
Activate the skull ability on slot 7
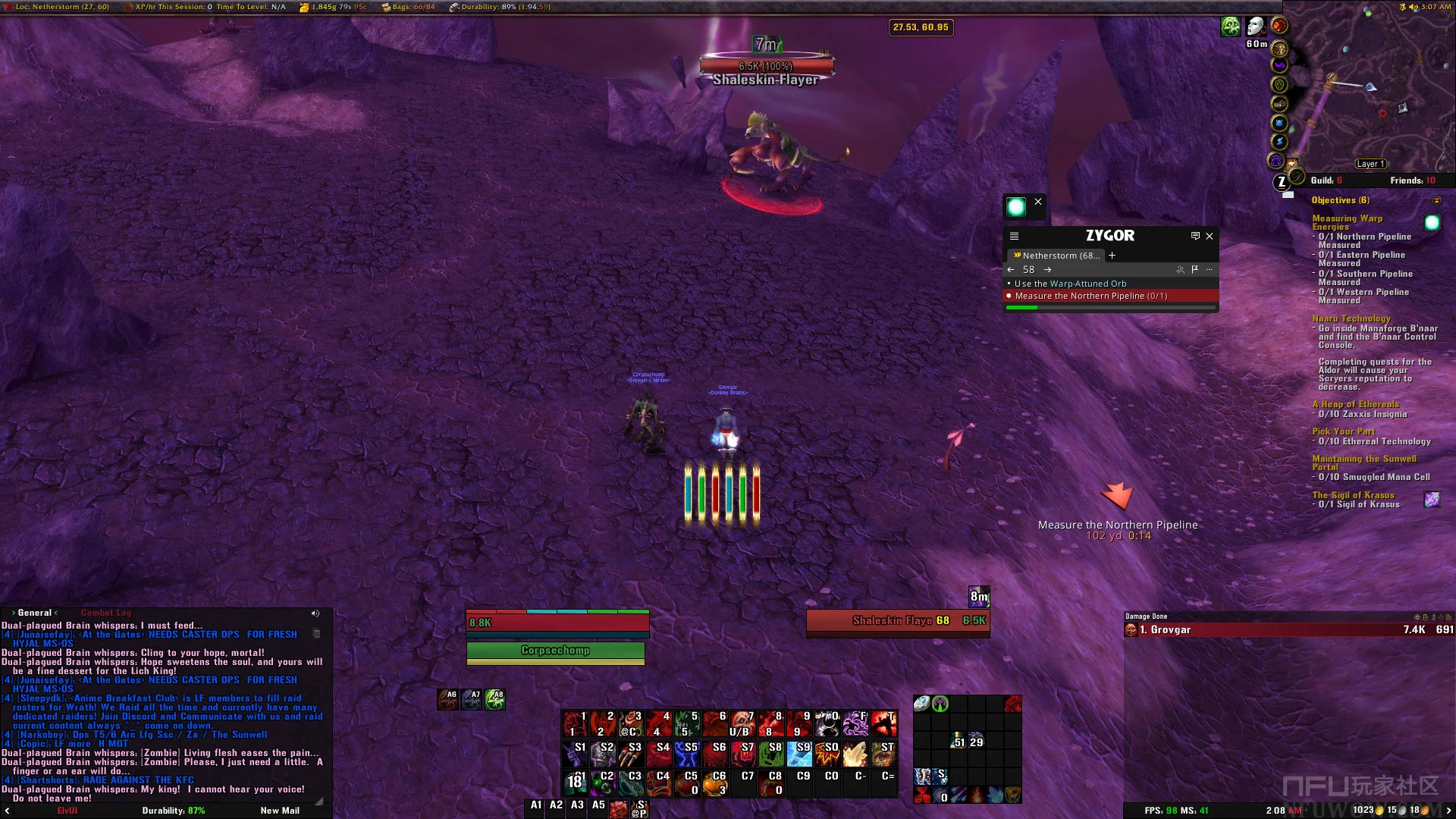pyautogui.click(x=742, y=724)
